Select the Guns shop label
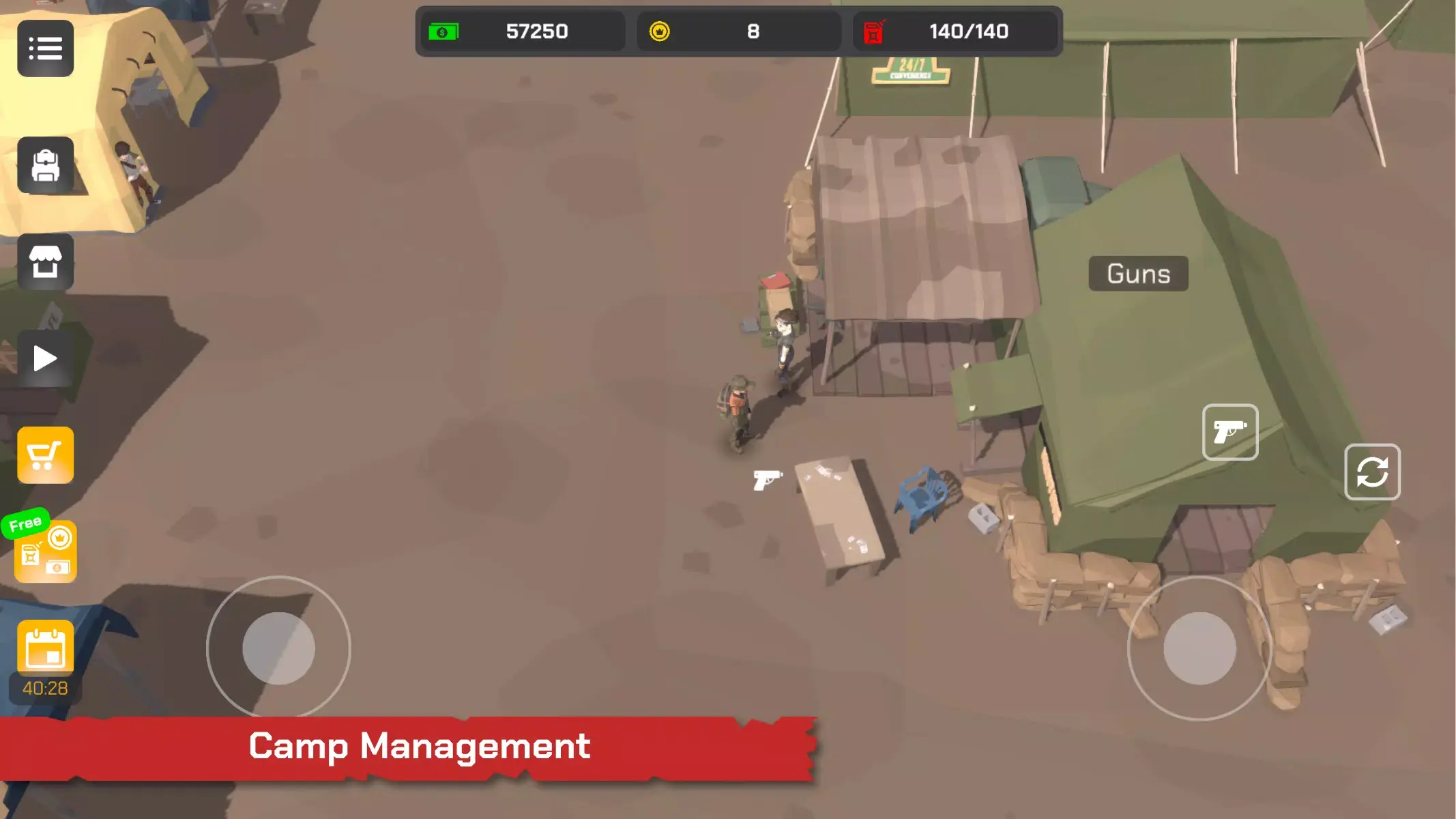Viewport: 1456px width, 819px height. tap(1138, 274)
